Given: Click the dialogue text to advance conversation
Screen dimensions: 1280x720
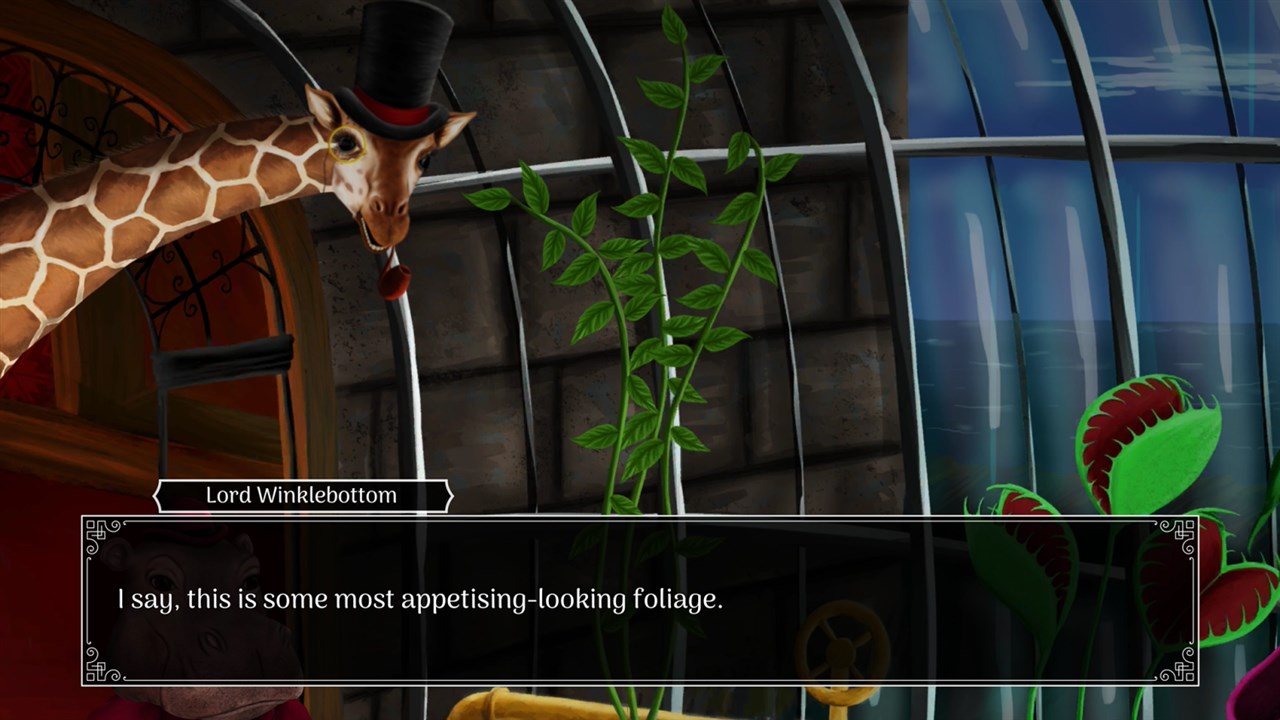Looking at the screenshot, I should [x=420, y=598].
